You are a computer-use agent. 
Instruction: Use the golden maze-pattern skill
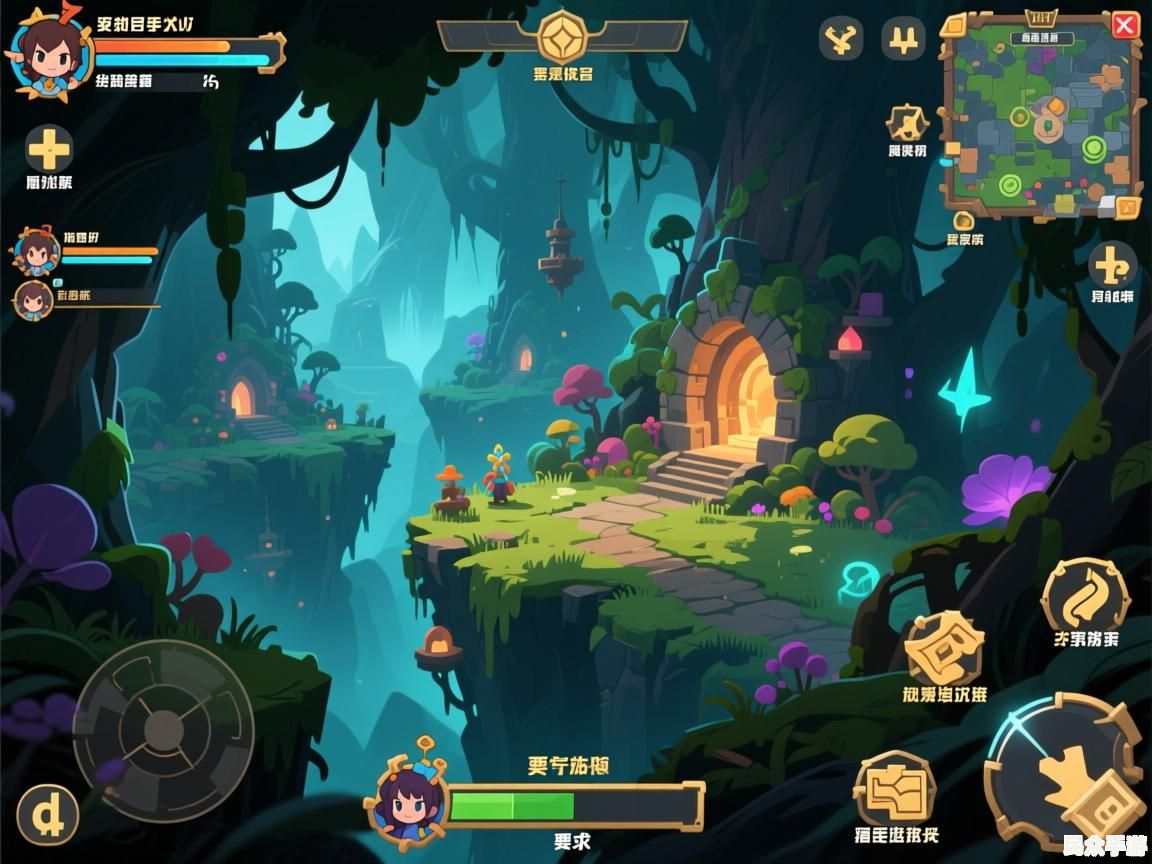[895, 790]
